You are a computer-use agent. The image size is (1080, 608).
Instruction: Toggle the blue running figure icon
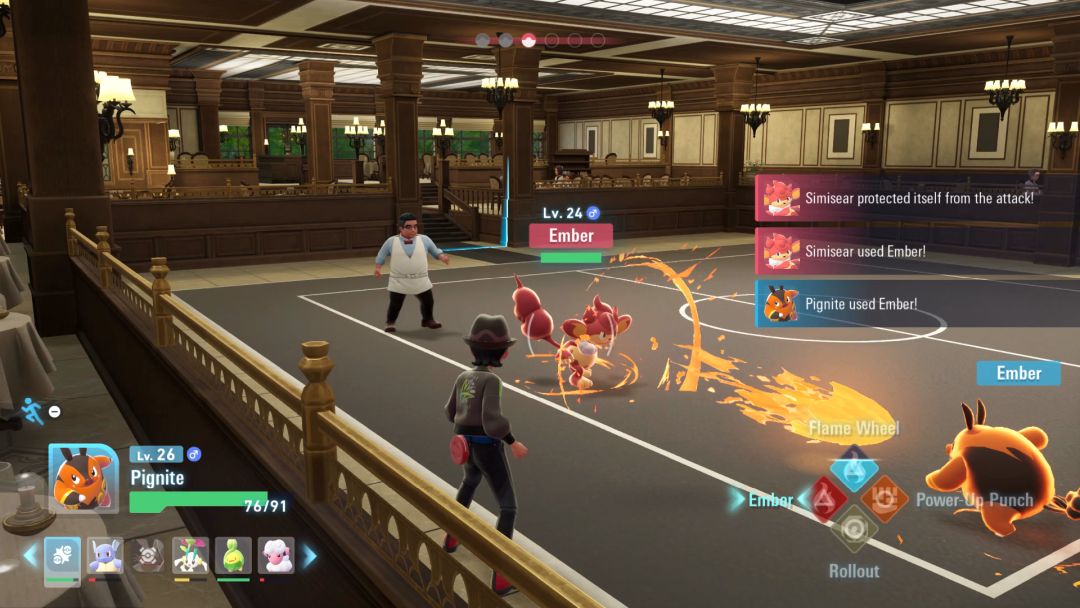pos(32,409)
